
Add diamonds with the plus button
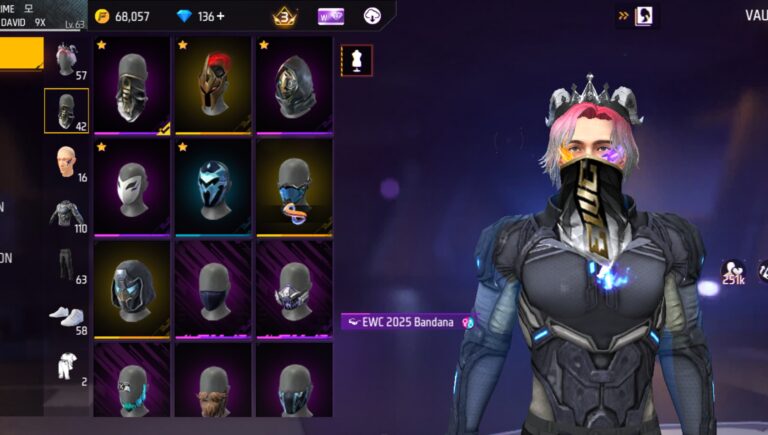[x=220, y=16]
